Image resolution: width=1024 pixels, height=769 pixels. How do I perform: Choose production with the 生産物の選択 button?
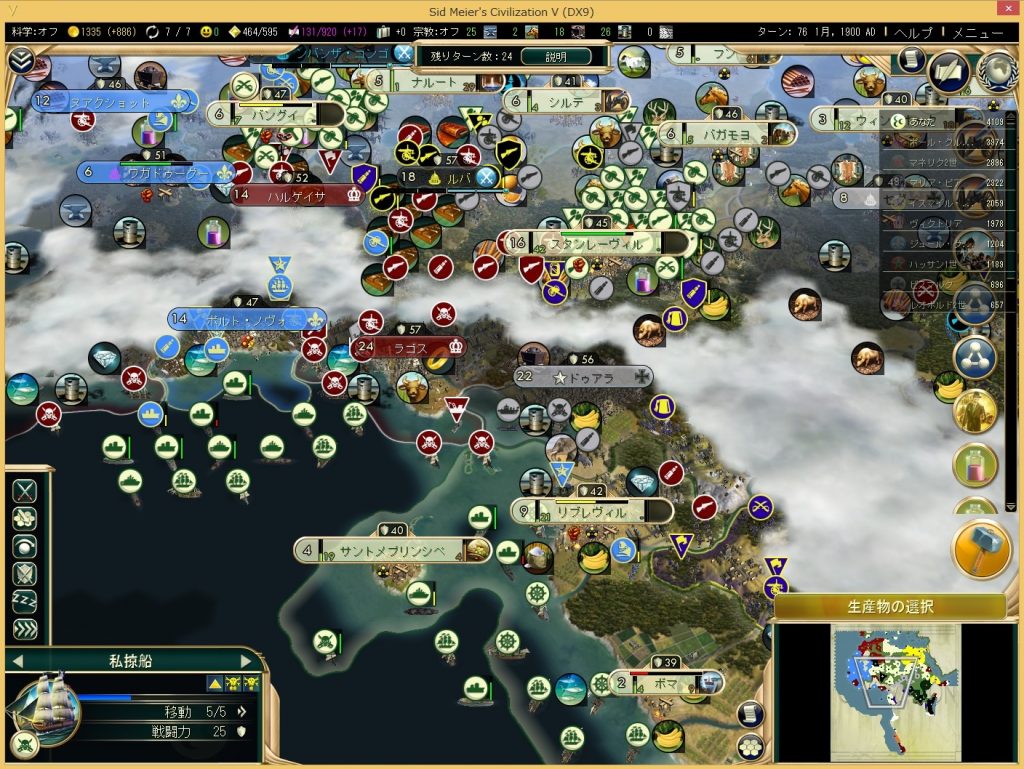(x=889, y=606)
